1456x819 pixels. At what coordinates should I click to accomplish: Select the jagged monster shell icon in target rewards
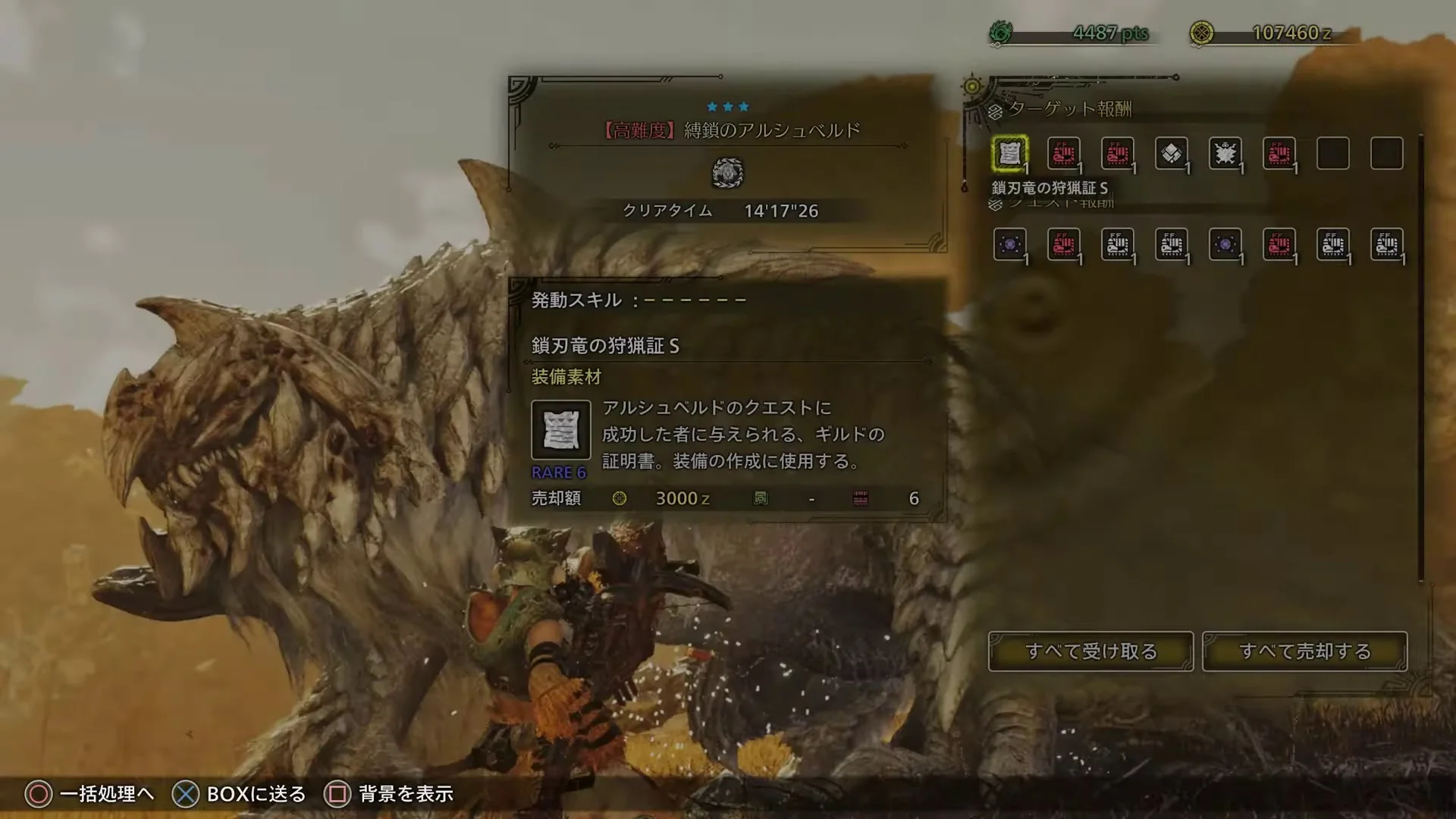pyautogui.click(x=1226, y=153)
